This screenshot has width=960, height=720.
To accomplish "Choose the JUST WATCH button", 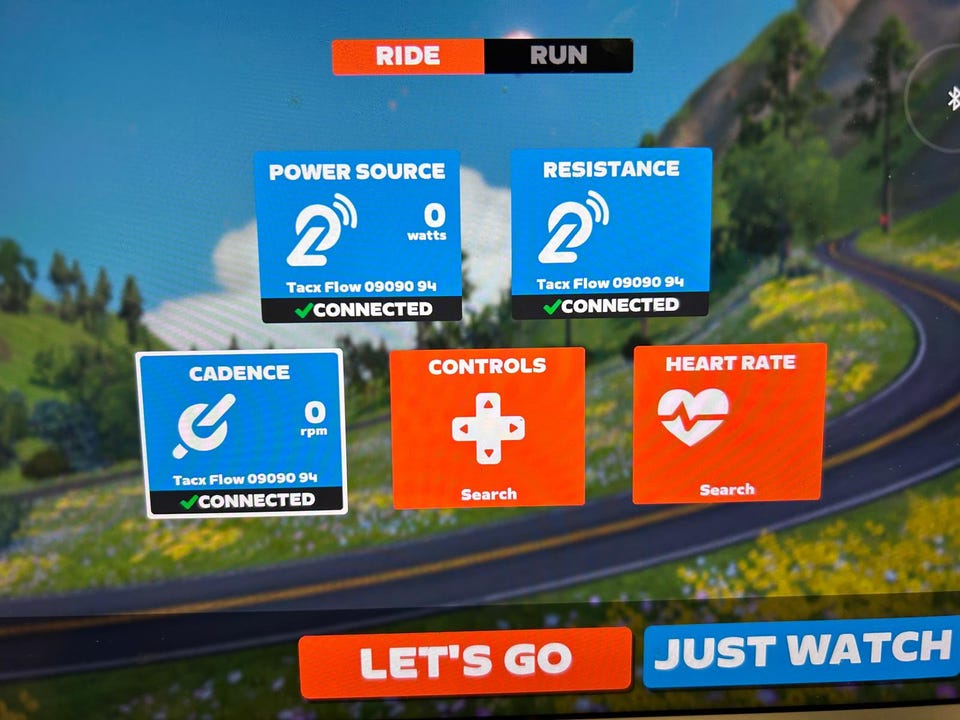I will click(x=802, y=652).
